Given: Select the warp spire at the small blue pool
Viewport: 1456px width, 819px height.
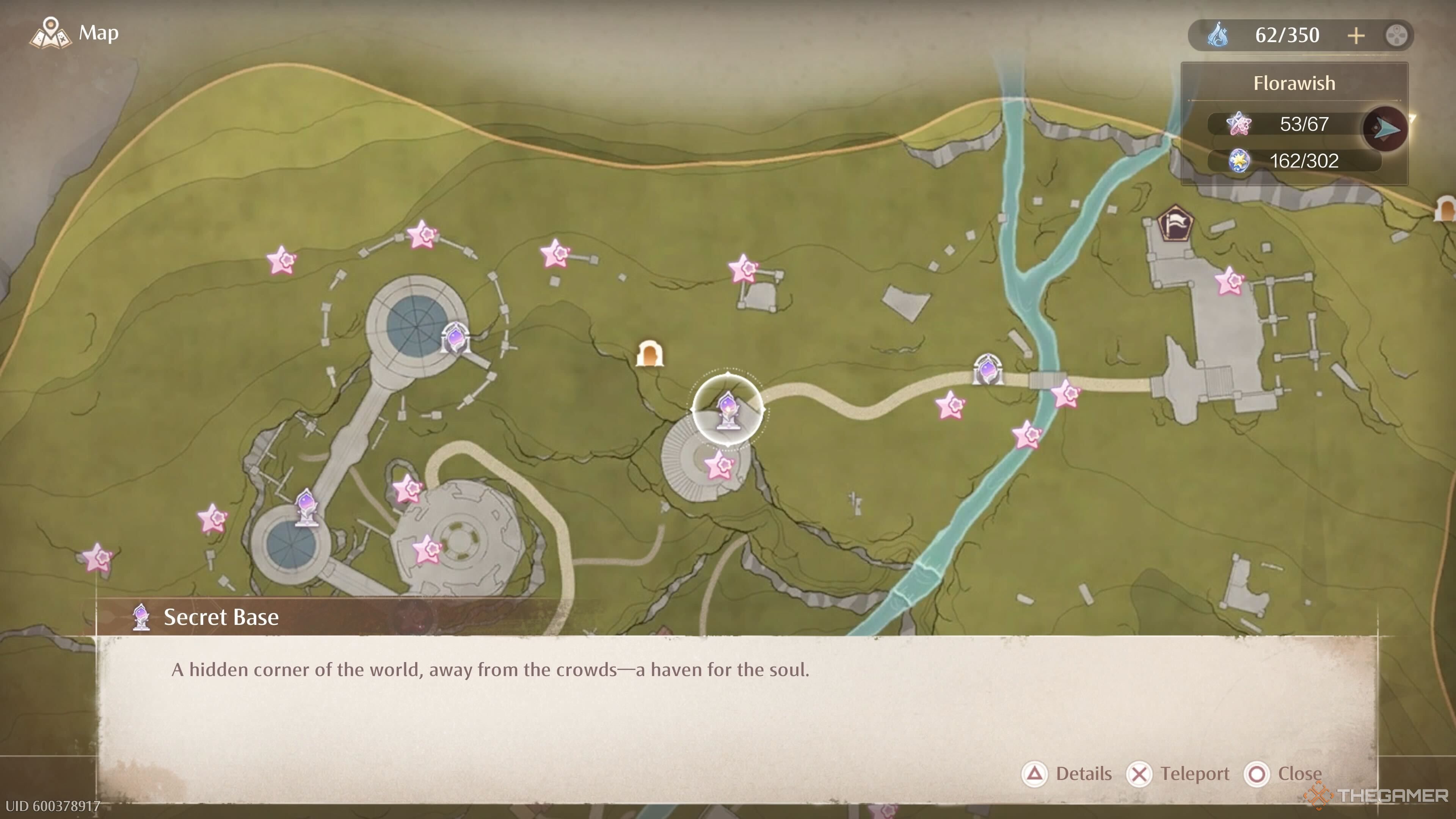Looking at the screenshot, I should tap(306, 507).
